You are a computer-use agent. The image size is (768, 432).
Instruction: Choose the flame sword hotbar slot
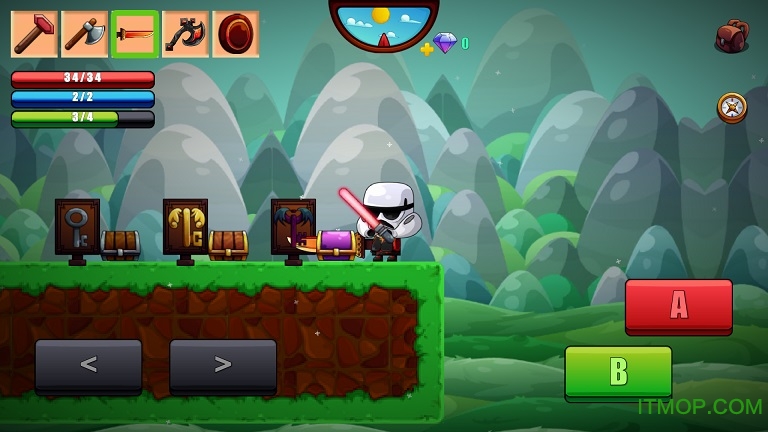tap(135, 34)
